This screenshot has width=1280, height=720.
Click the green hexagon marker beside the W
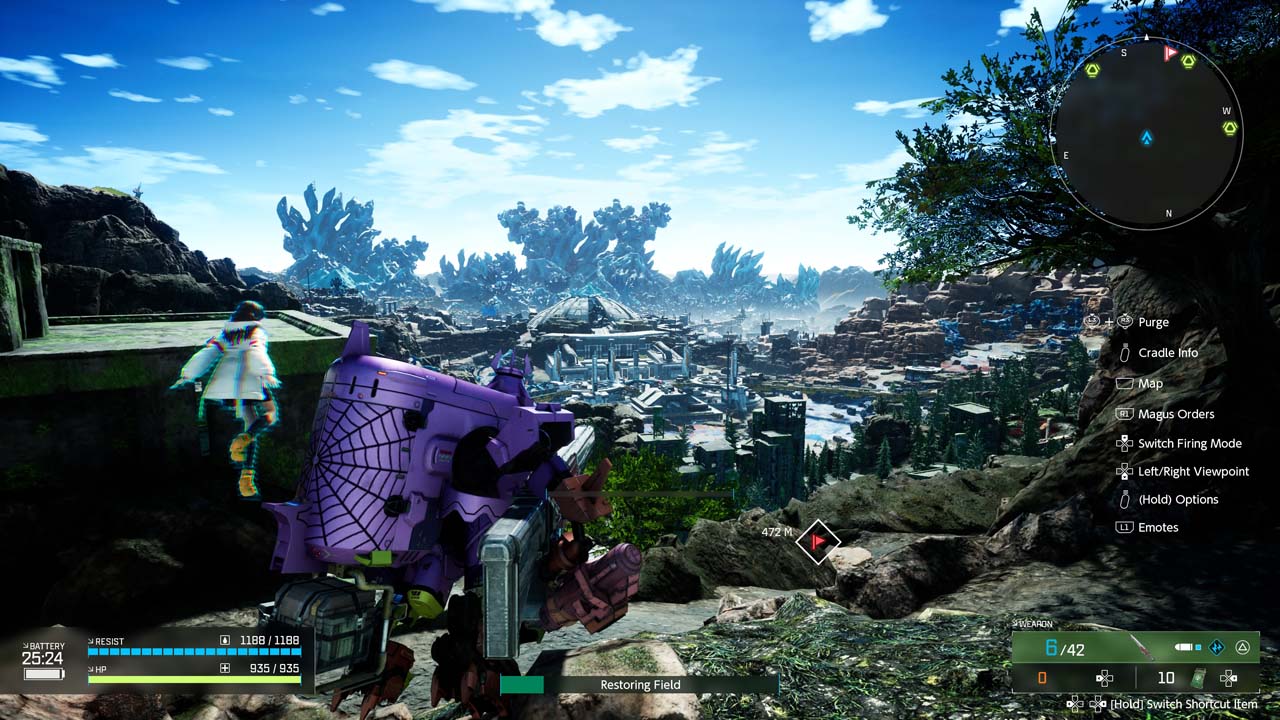point(1229,128)
